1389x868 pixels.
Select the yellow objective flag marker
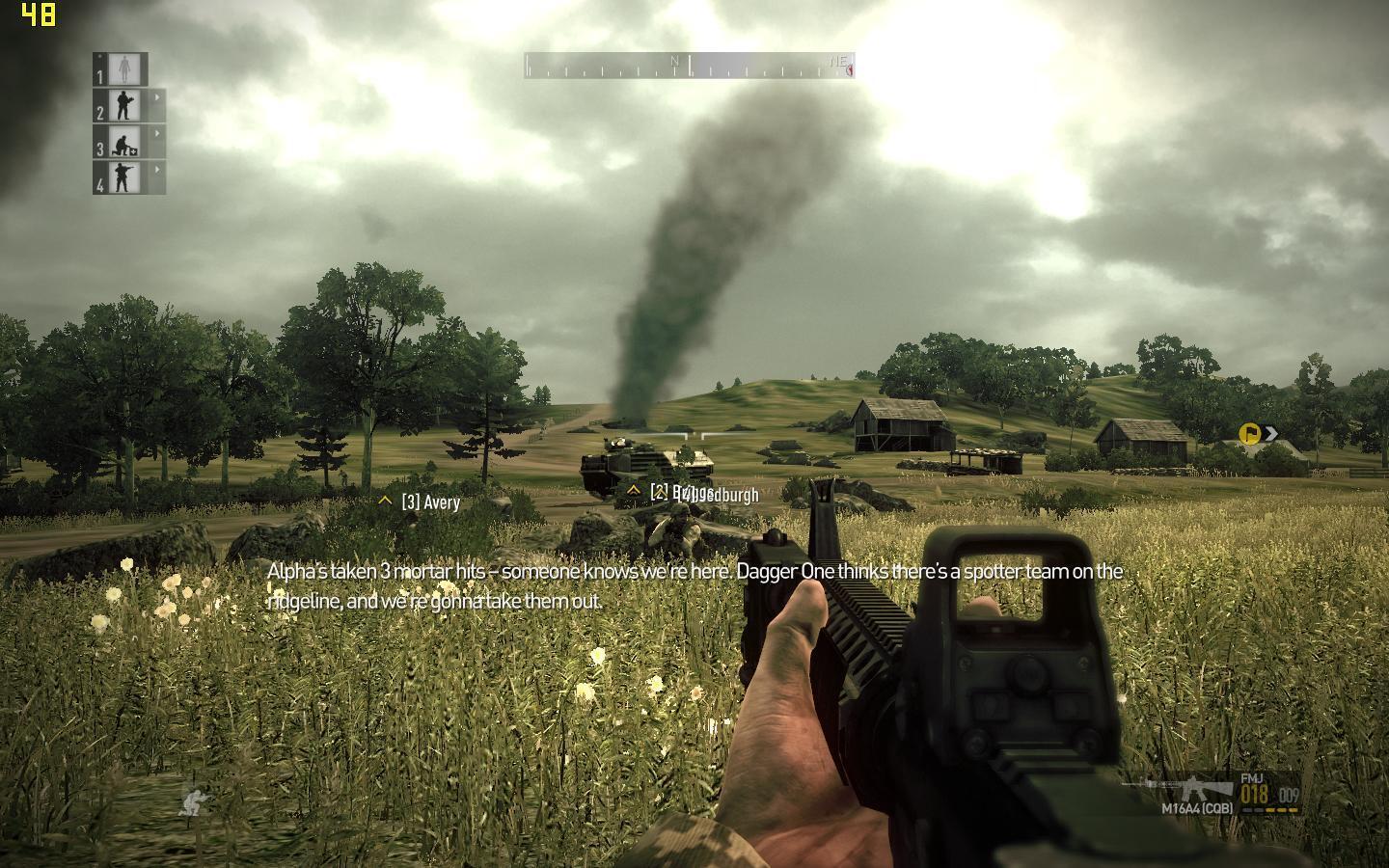coord(1250,434)
